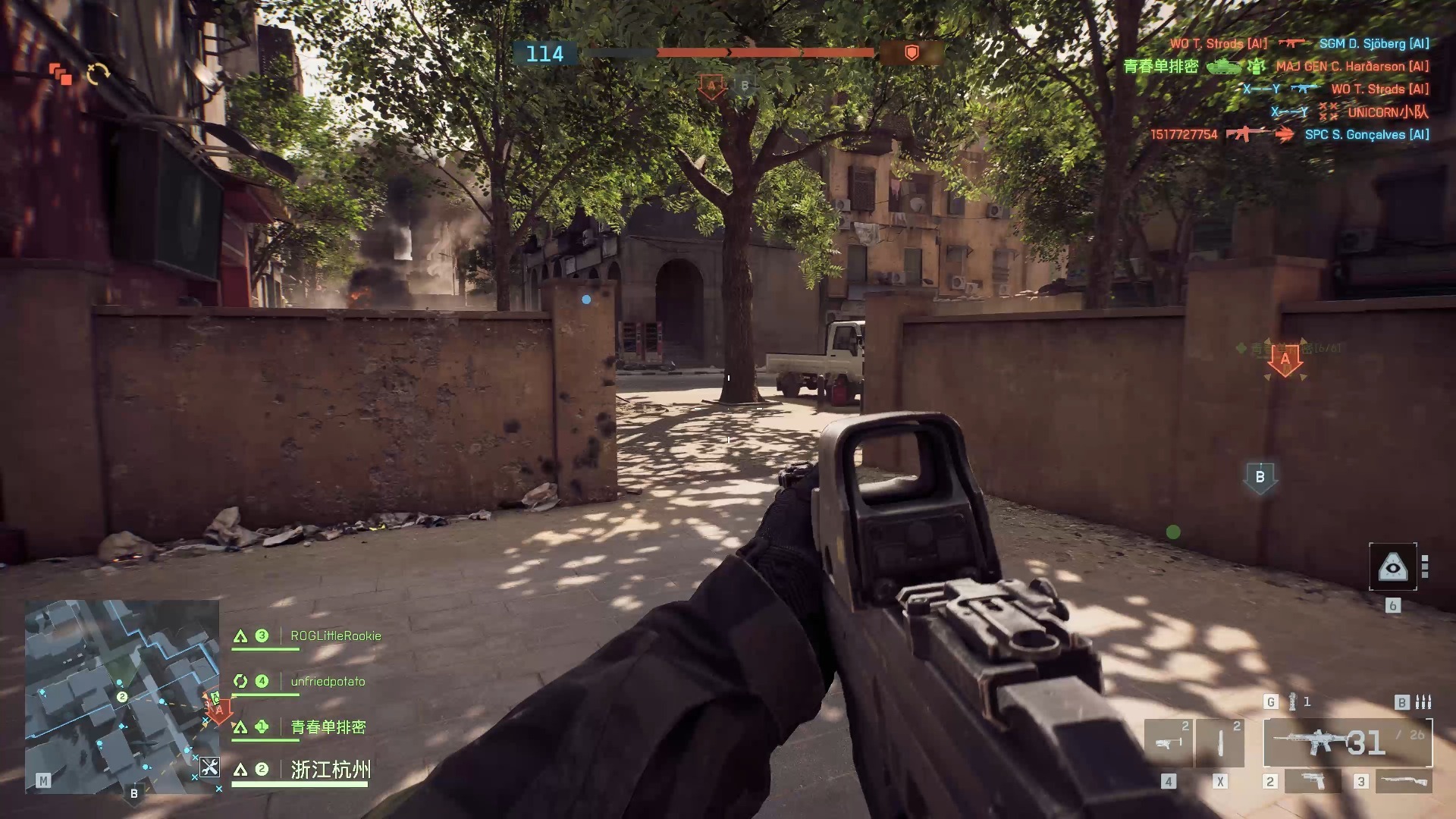The height and width of the screenshot is (819, 1456).
Task: Click the circular arrows icon in the top-left
Action: [x=99, y=74]
